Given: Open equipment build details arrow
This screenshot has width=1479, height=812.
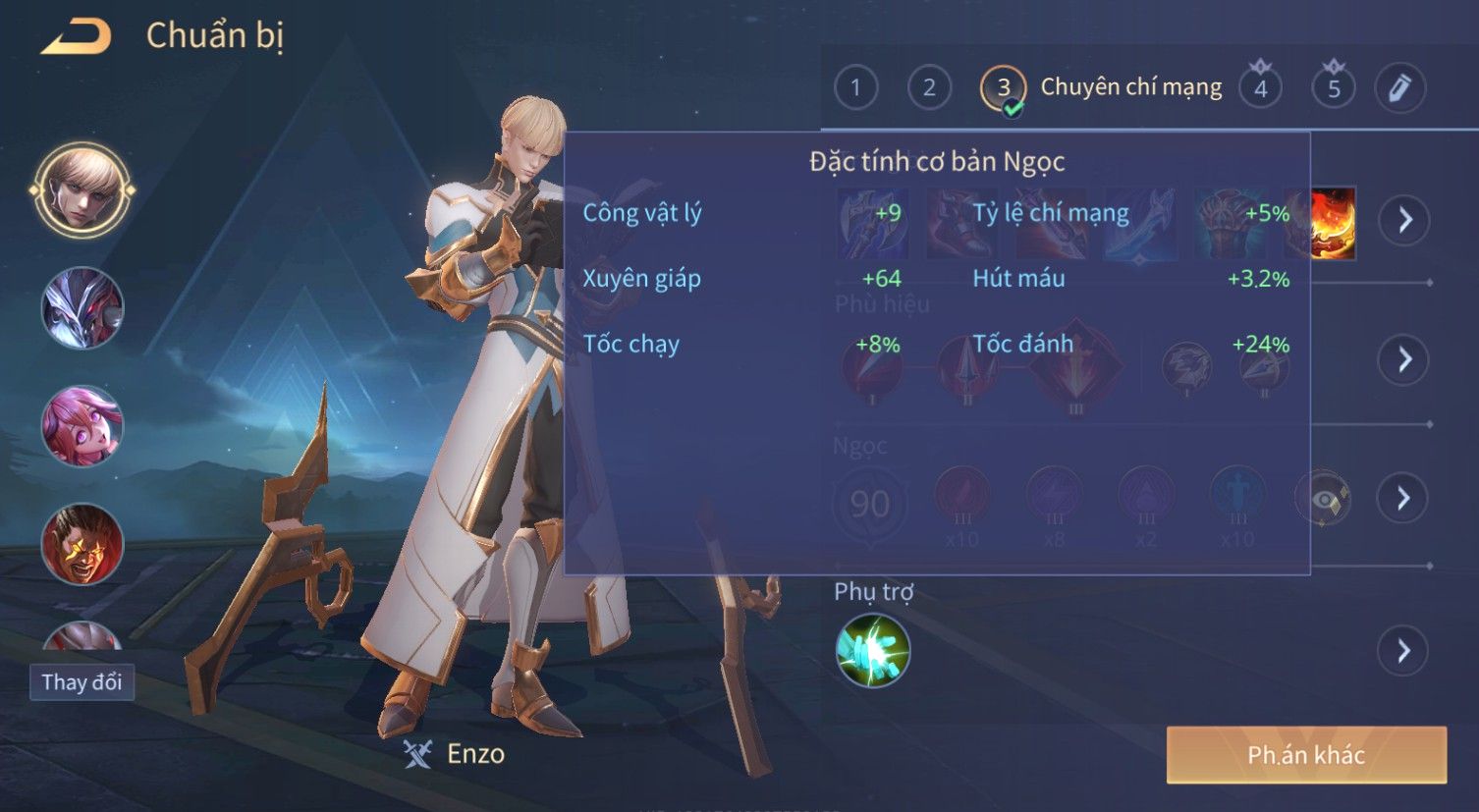Looking at the screenshot, I should point(1404,219).
